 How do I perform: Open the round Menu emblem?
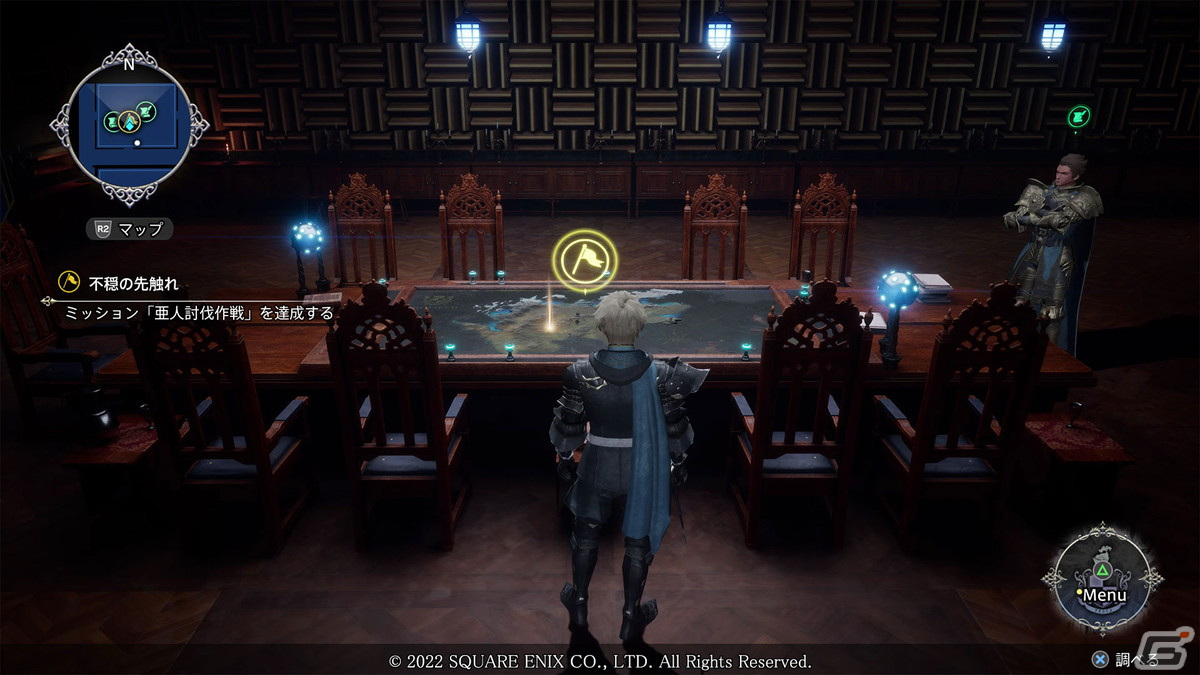1102,580
